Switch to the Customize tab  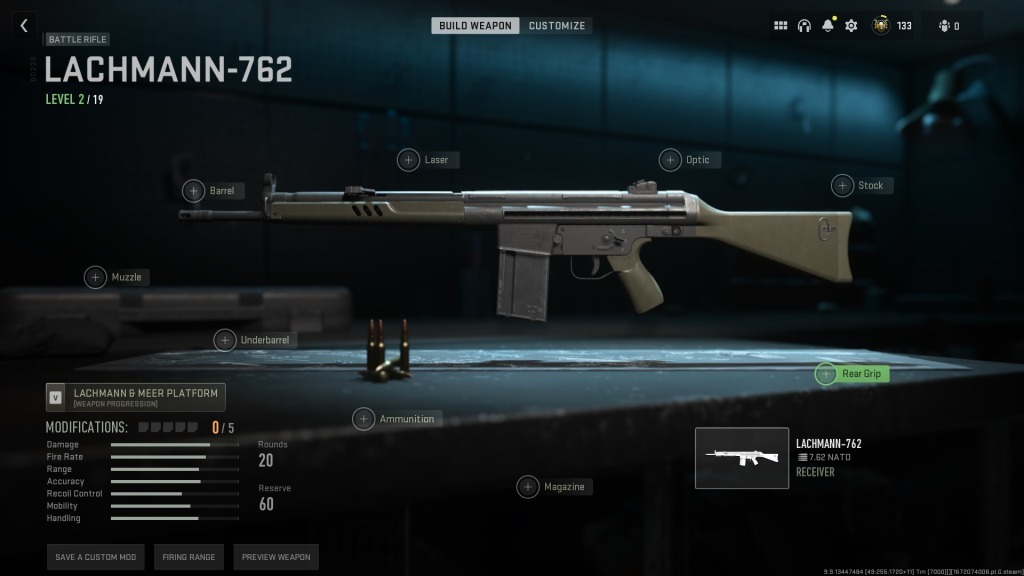[x=557, y=25]
